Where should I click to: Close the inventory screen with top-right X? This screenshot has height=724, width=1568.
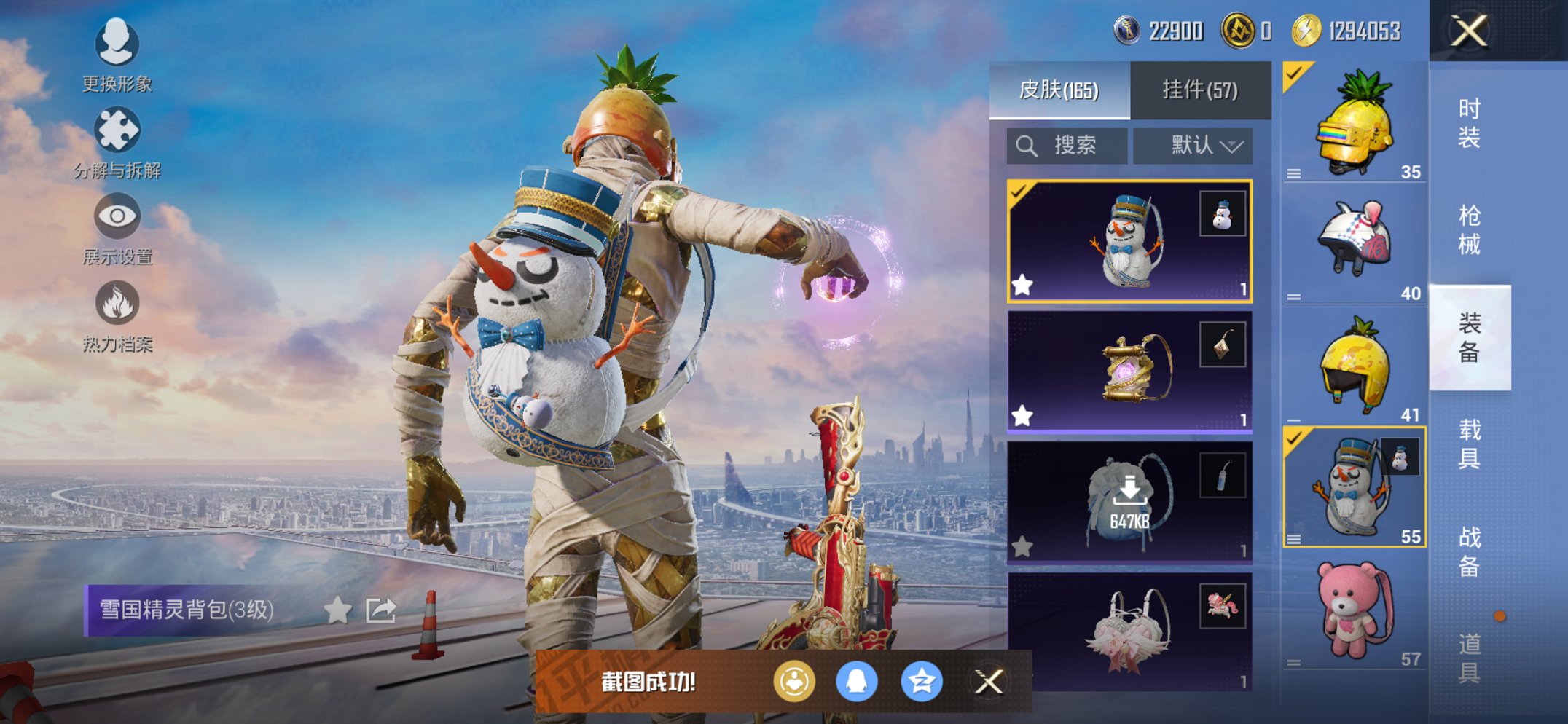tap(1468, 31)
